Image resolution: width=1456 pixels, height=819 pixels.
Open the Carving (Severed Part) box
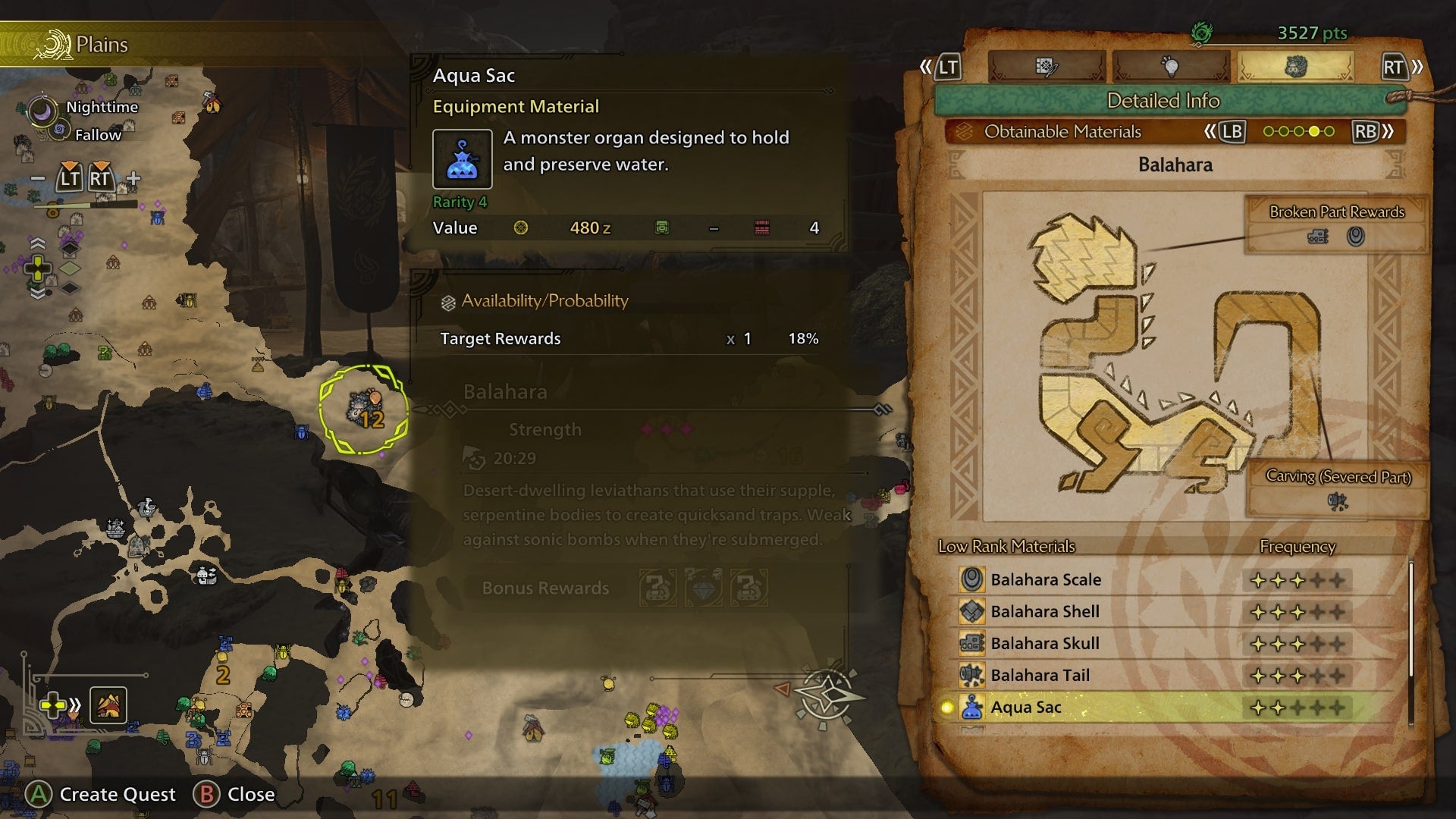point(1338,488)
